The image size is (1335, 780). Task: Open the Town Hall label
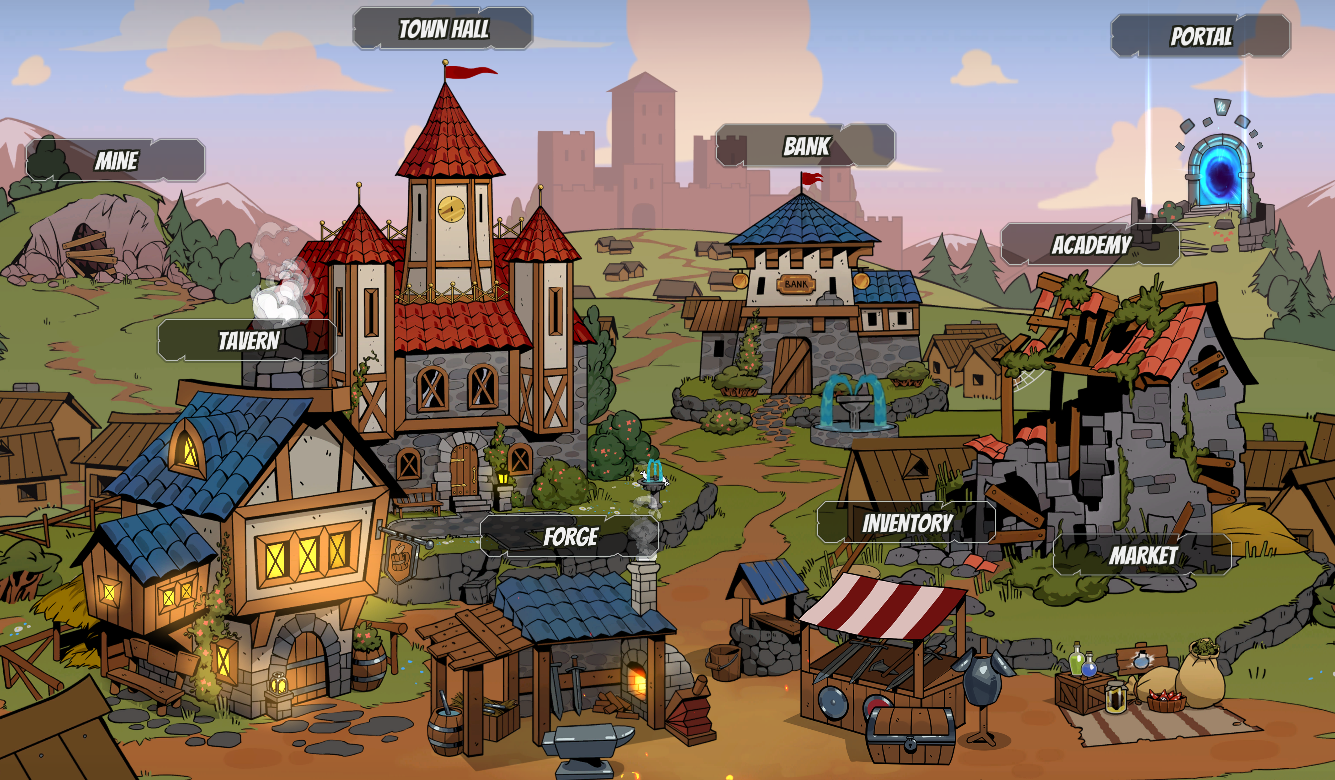443,29
